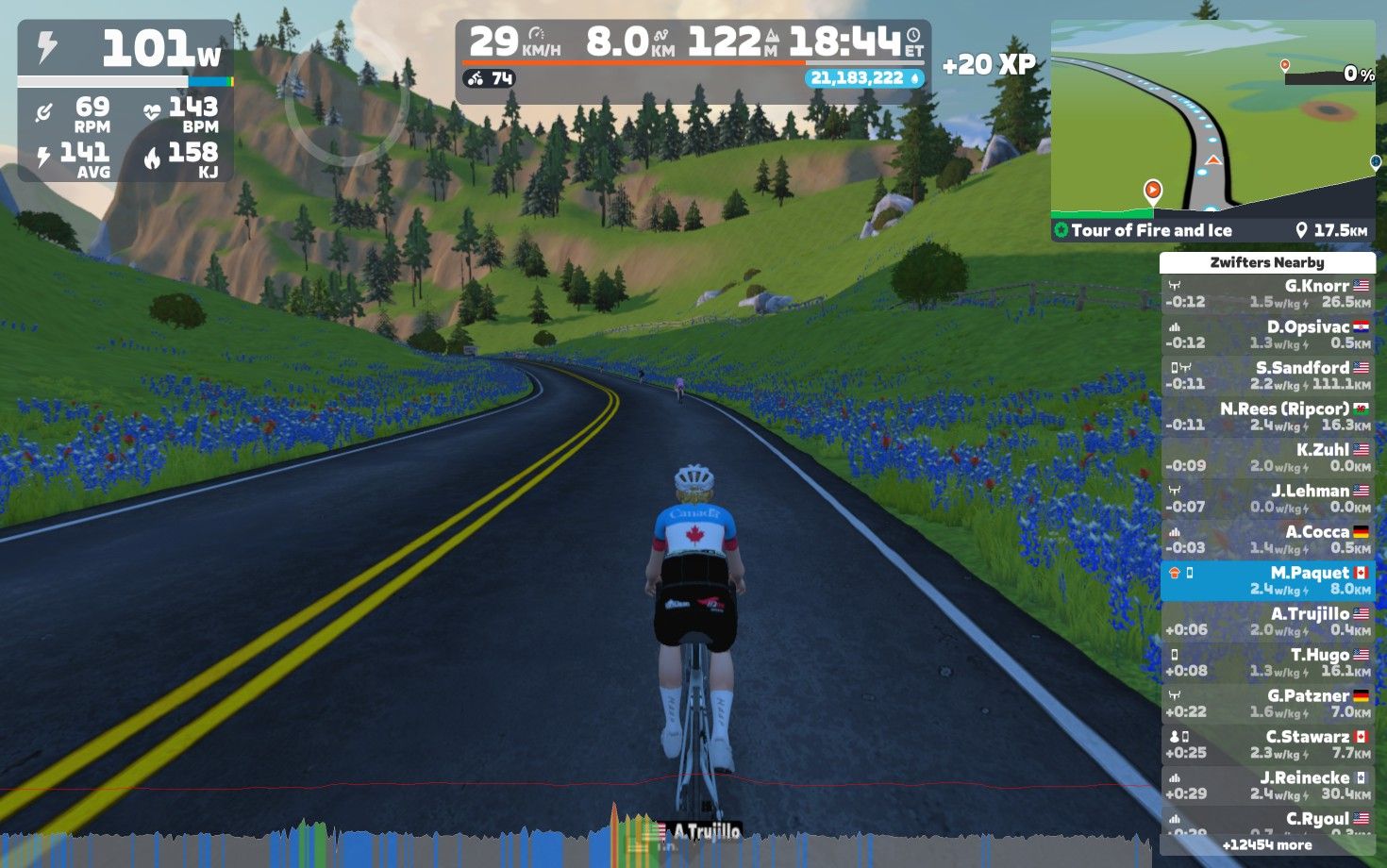Select J.Reinecke rider row
This screenshot has height=868, width=1387.
pos(1267,786)
